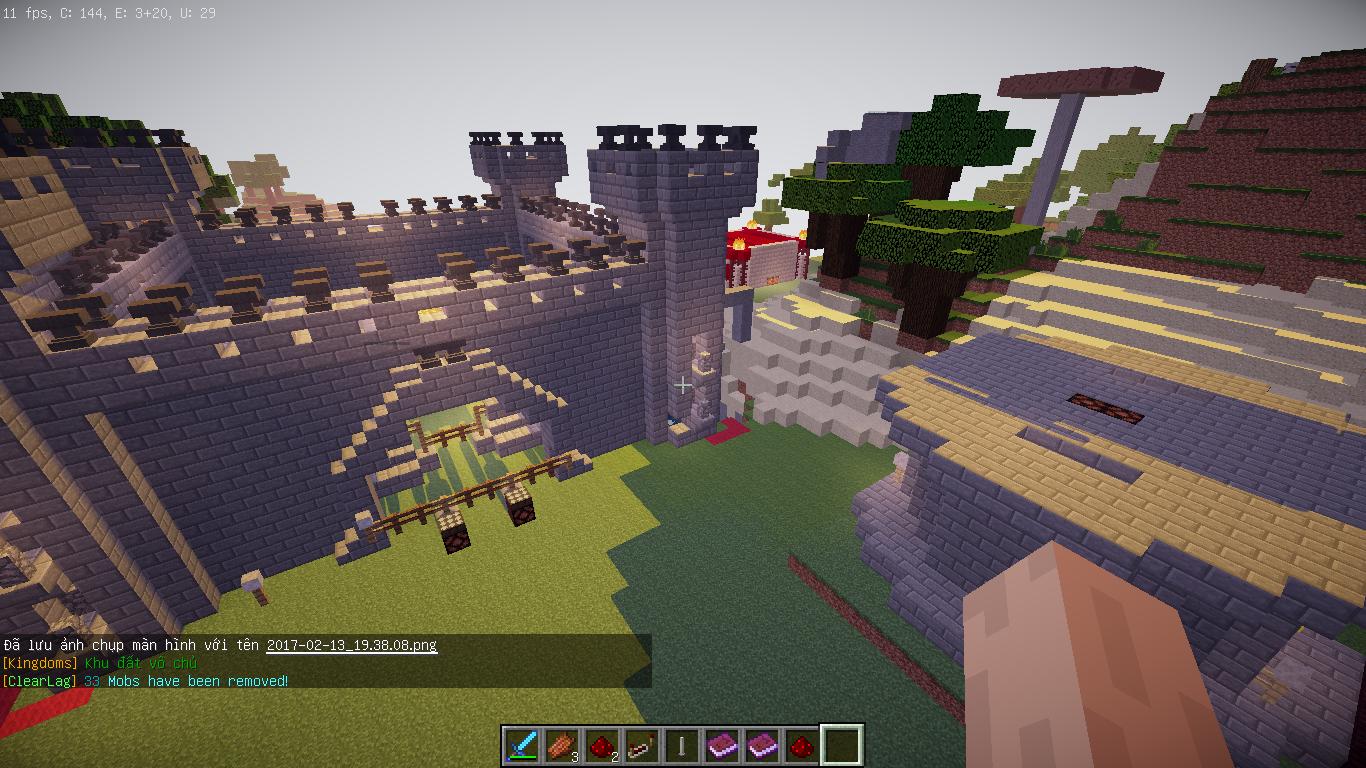The width and height of the screenshot is (1366, 768).
Task: Open the 2017-02-13_19.38.08.png screenshot link
Action: point(352,645)
